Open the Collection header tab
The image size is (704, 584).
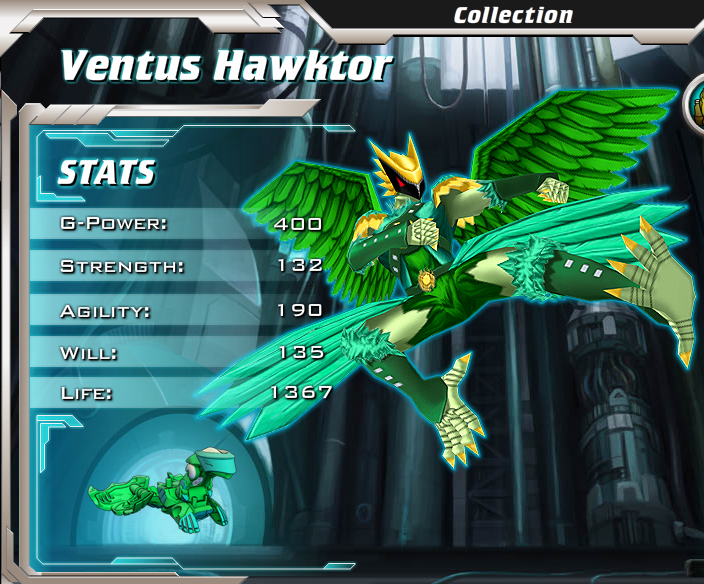513,15
